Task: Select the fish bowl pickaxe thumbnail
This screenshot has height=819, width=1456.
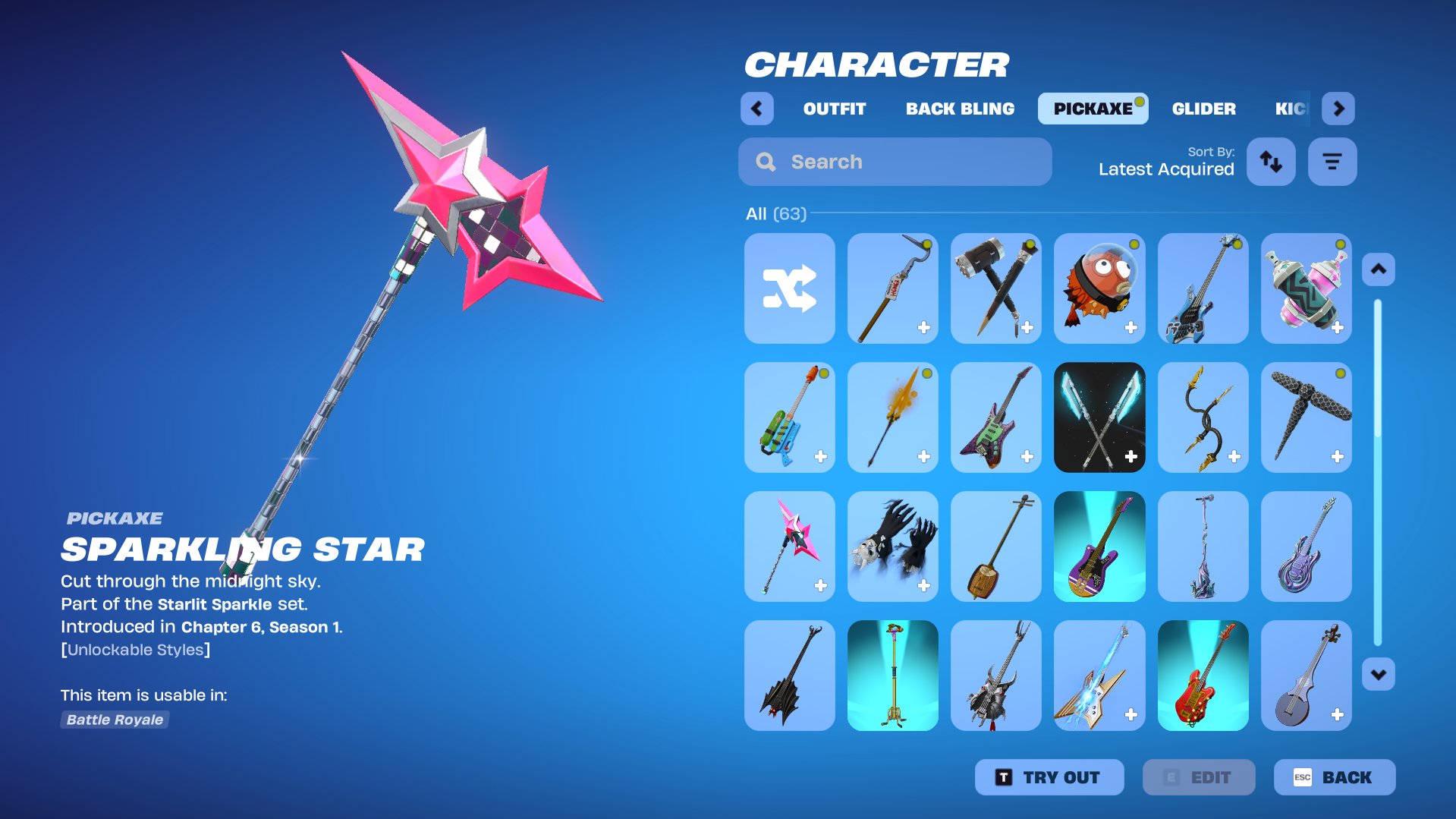Action: [1099, 288]
